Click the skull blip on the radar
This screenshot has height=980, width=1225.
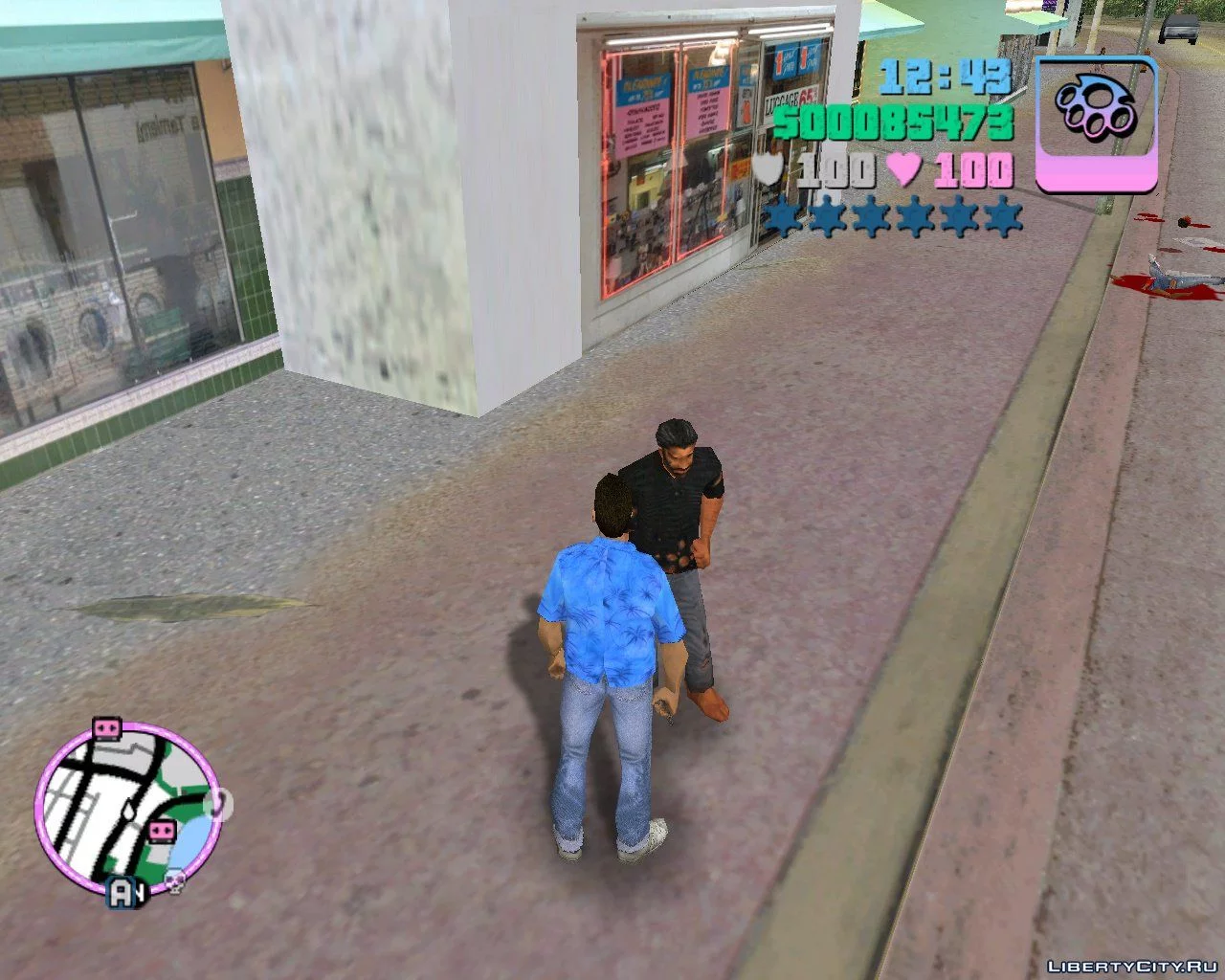[175, 881]
